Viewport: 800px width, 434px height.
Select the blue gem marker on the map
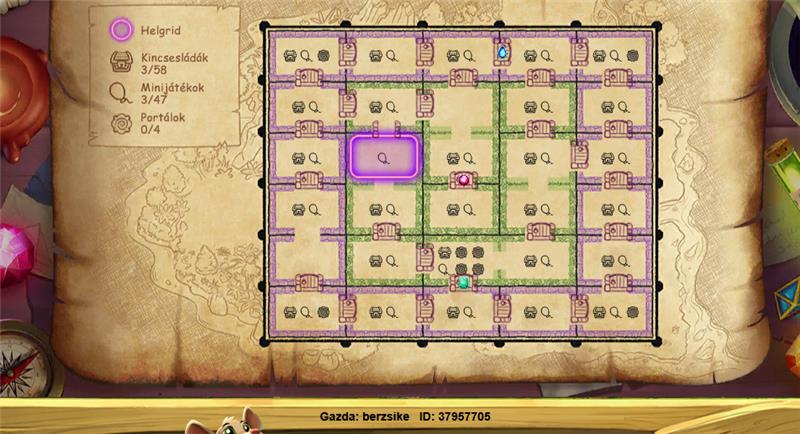point(502,50)
